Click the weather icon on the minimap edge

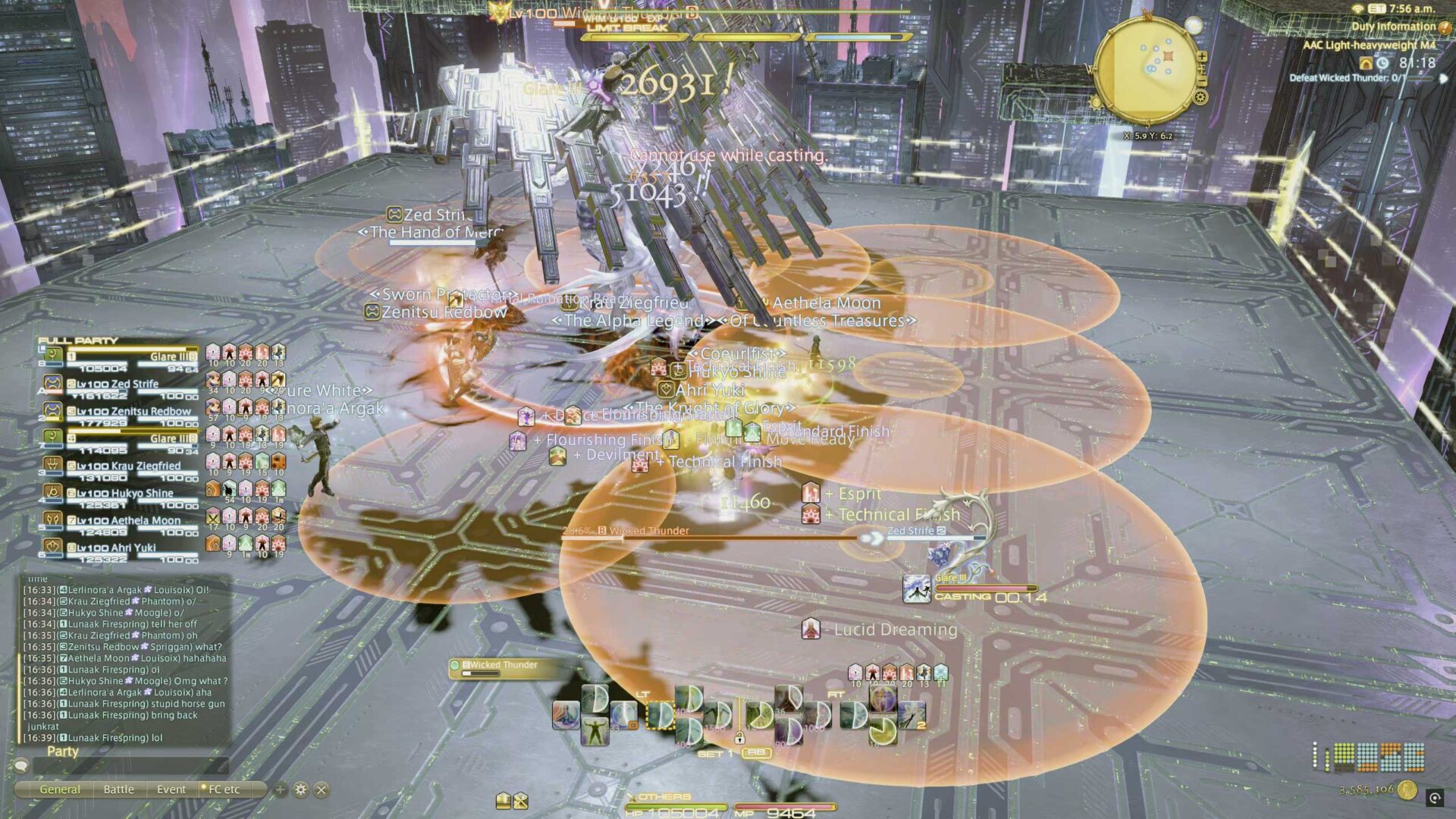point(1194,25)
